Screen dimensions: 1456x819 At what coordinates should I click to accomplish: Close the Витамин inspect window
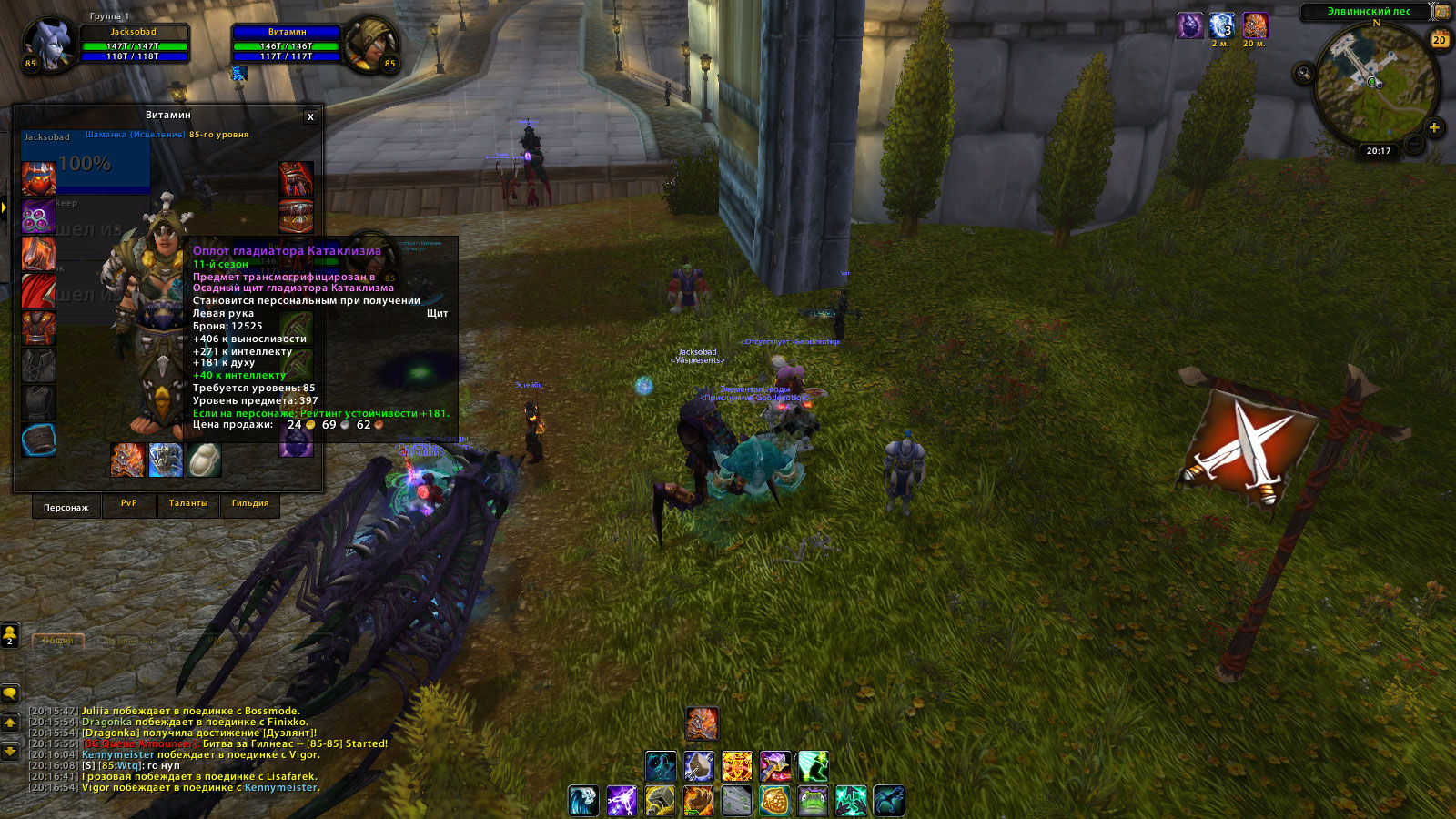point(310,116)
